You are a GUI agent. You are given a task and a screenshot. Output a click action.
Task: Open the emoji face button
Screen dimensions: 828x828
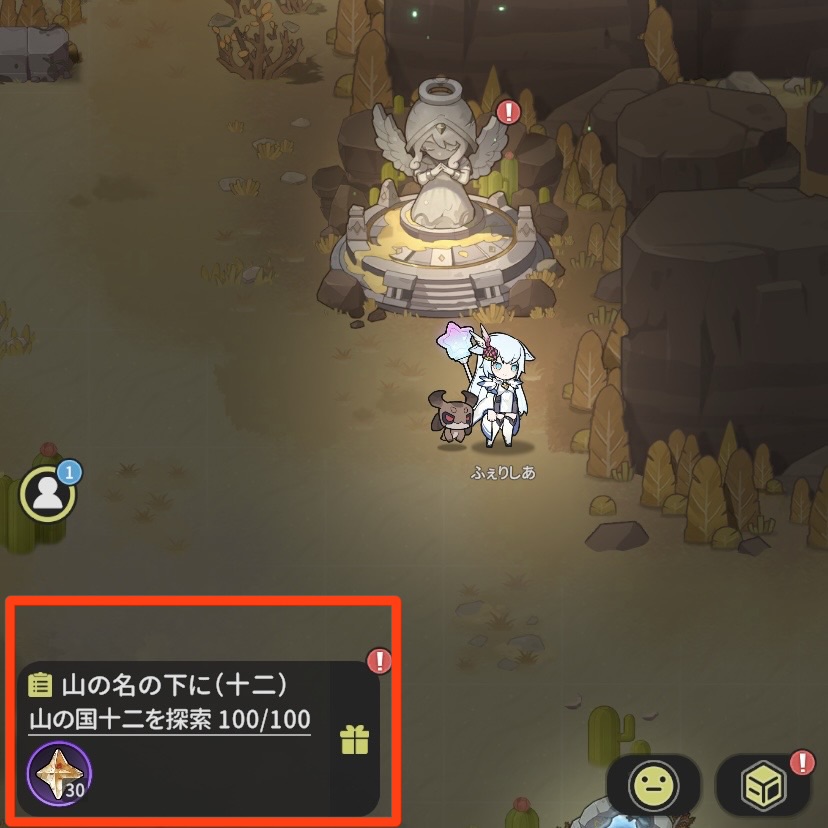pos(653,786)
